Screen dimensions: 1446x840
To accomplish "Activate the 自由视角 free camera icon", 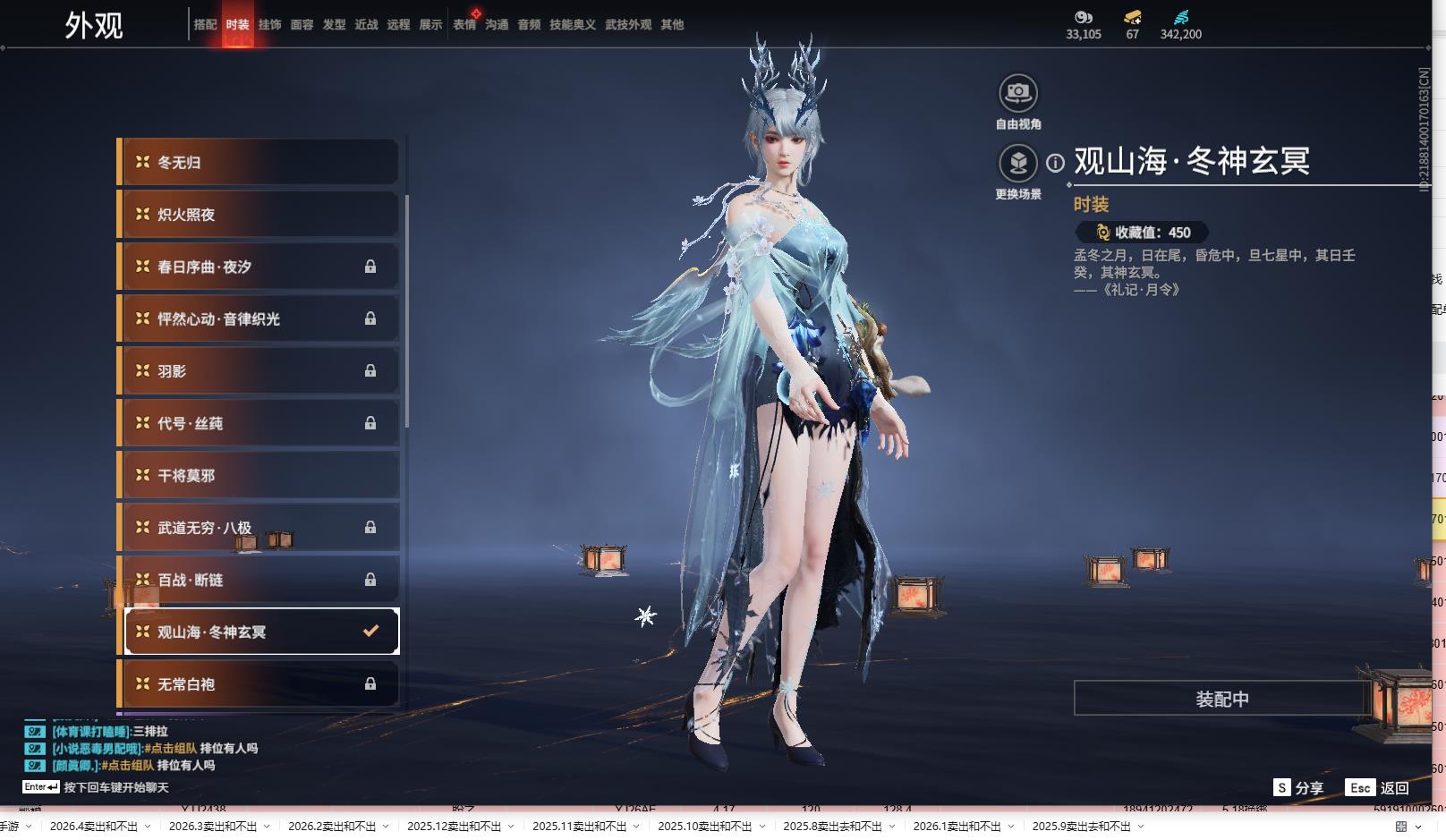I will pyautogui.click(x=1017, y=93).
